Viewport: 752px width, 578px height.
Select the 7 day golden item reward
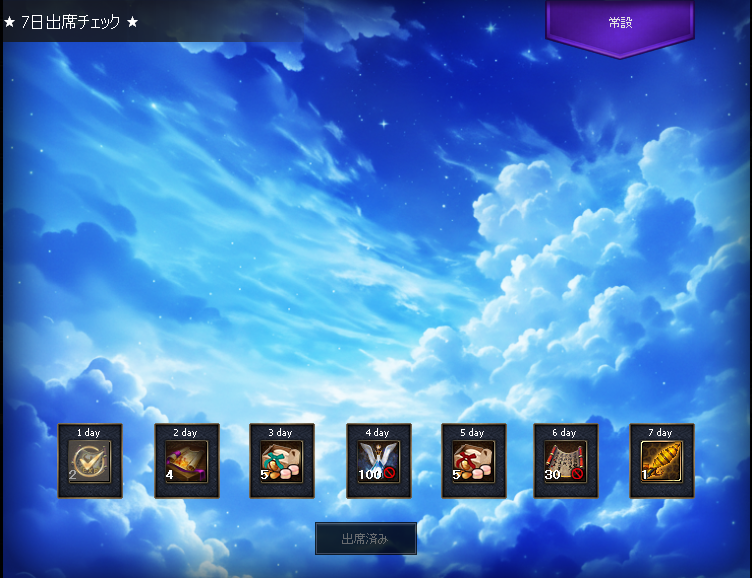coord(662,462)
